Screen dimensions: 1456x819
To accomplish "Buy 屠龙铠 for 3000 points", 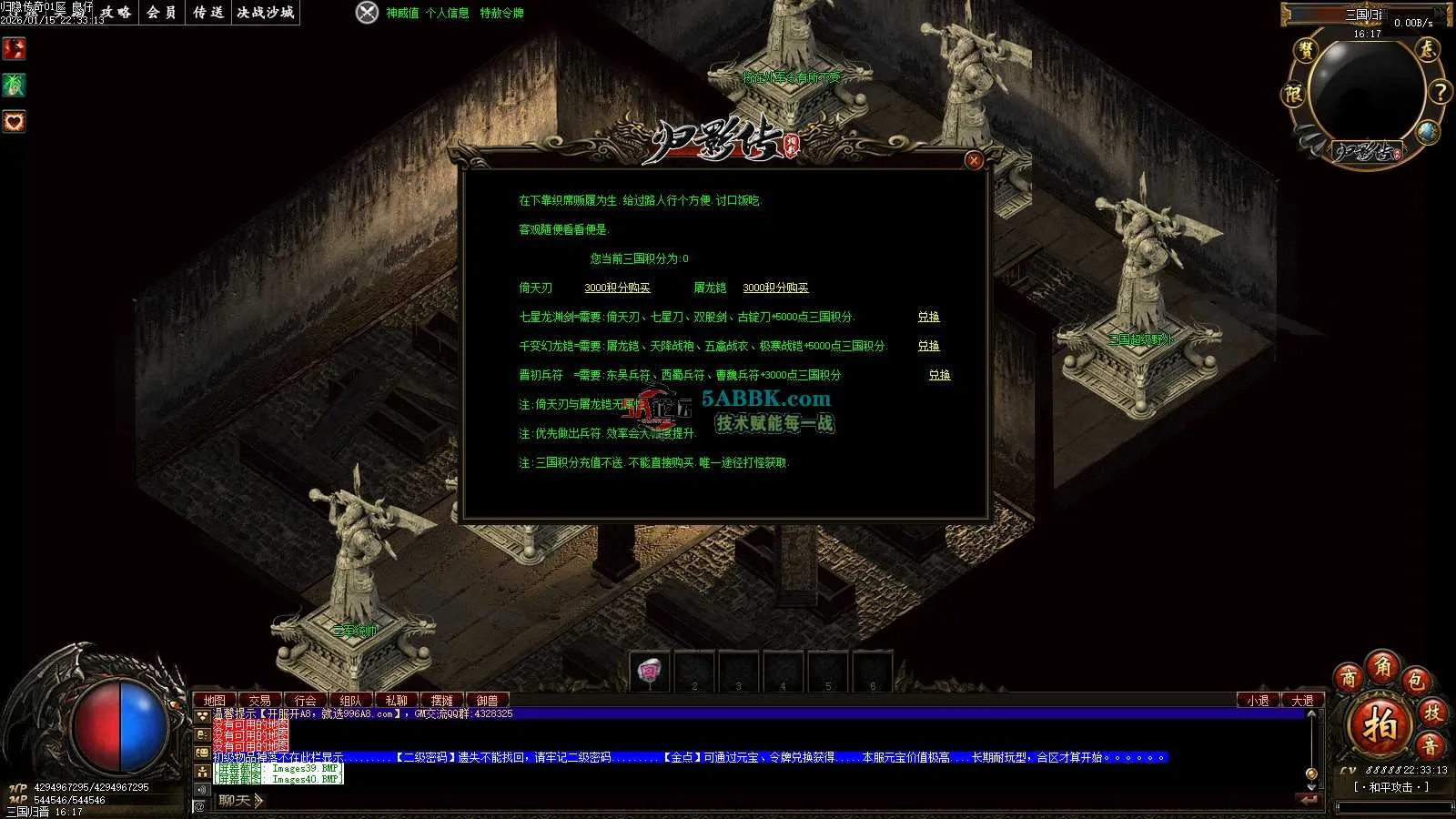I will click(775, 288).
